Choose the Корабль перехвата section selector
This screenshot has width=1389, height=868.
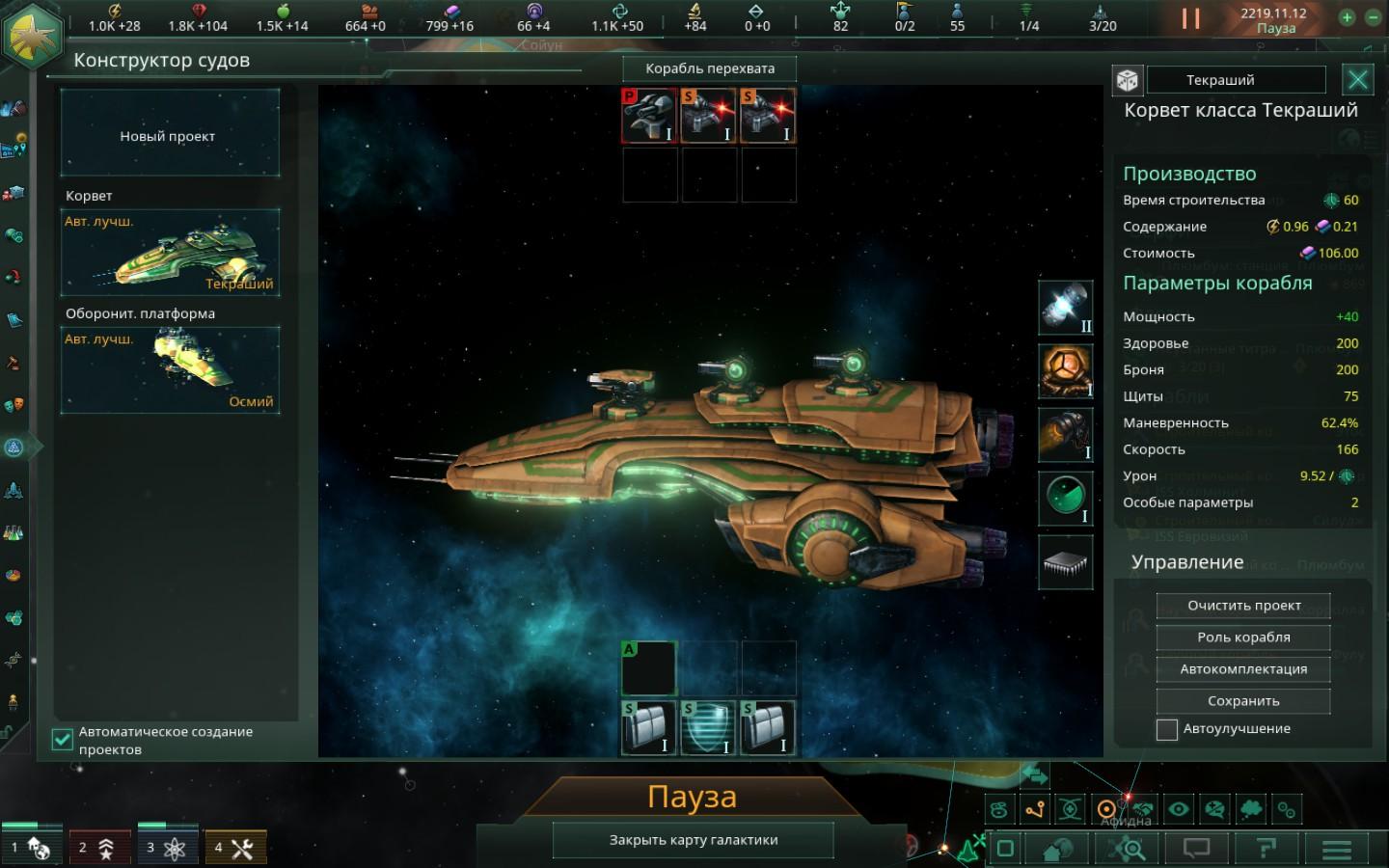710,68
